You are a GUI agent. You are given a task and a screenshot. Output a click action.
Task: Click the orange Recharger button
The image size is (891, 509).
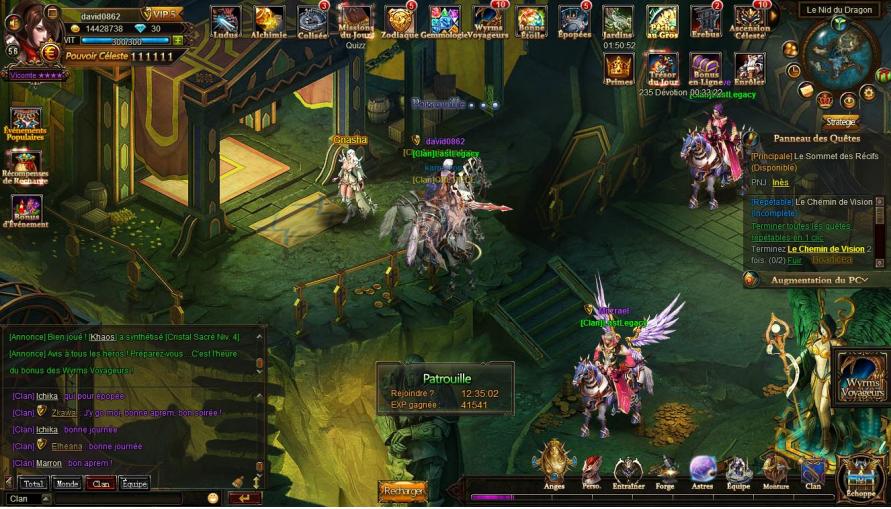tap(402, 491)
